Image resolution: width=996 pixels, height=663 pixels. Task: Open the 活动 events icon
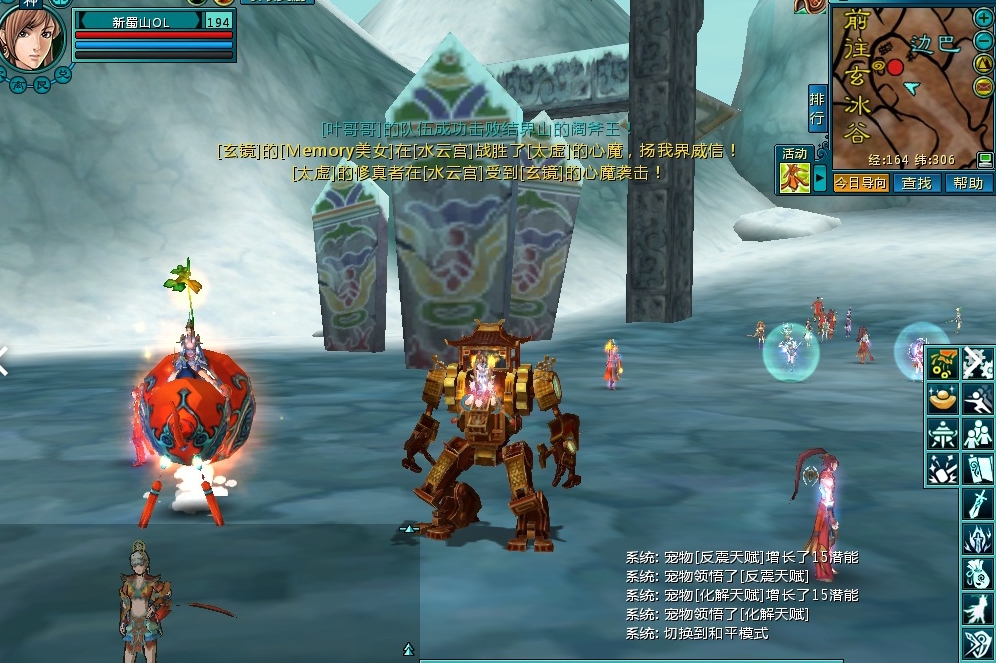click(795, 177)
